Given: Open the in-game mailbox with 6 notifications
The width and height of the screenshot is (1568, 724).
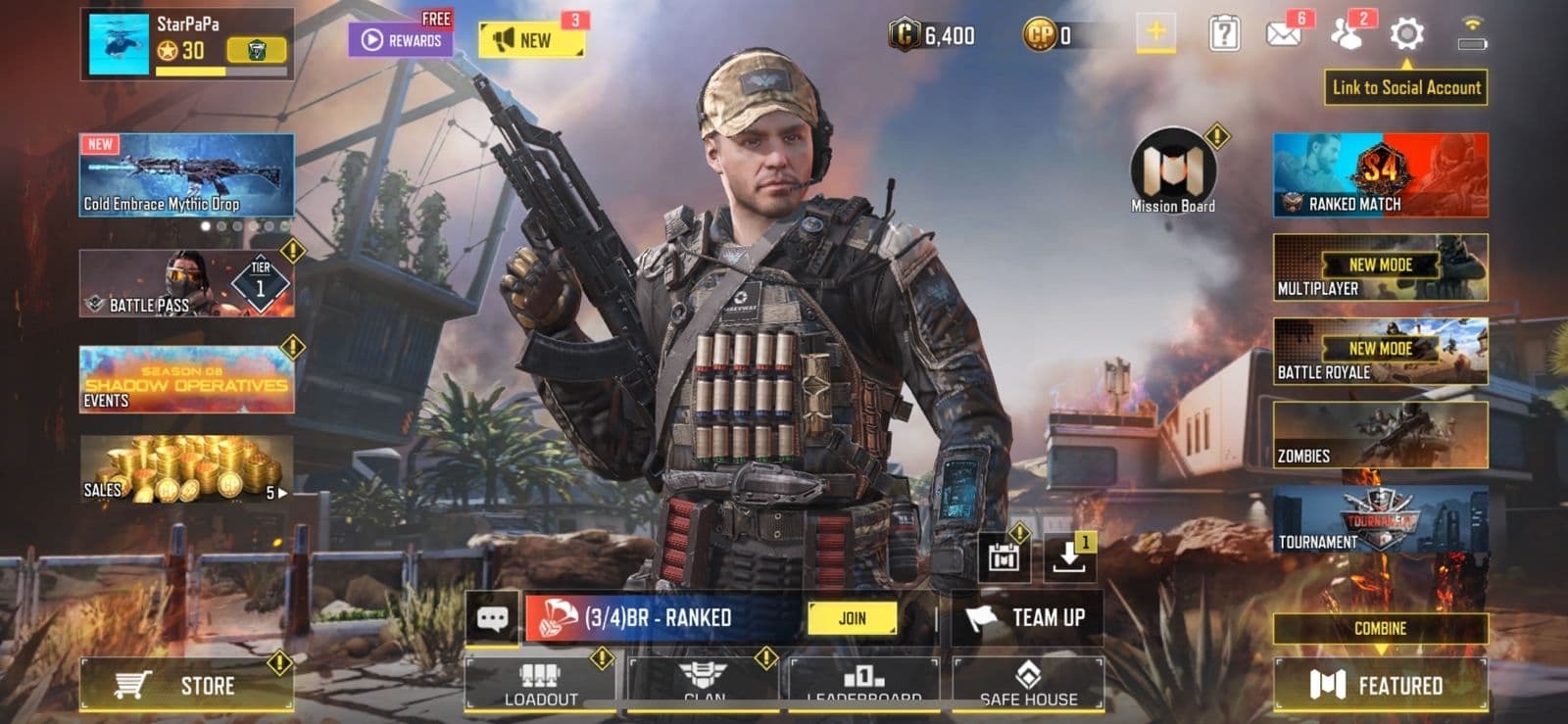Looking at the screenshot, I should (1283, 32).
